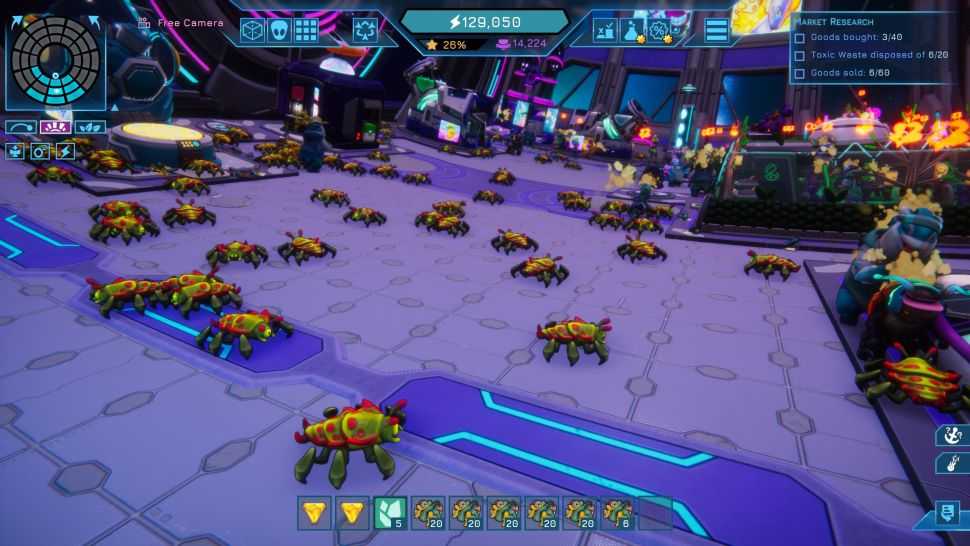The height and width of the screenshot is (546, 970).
Task: Open the cube build menu icon
Action: [x=253, y=30]
